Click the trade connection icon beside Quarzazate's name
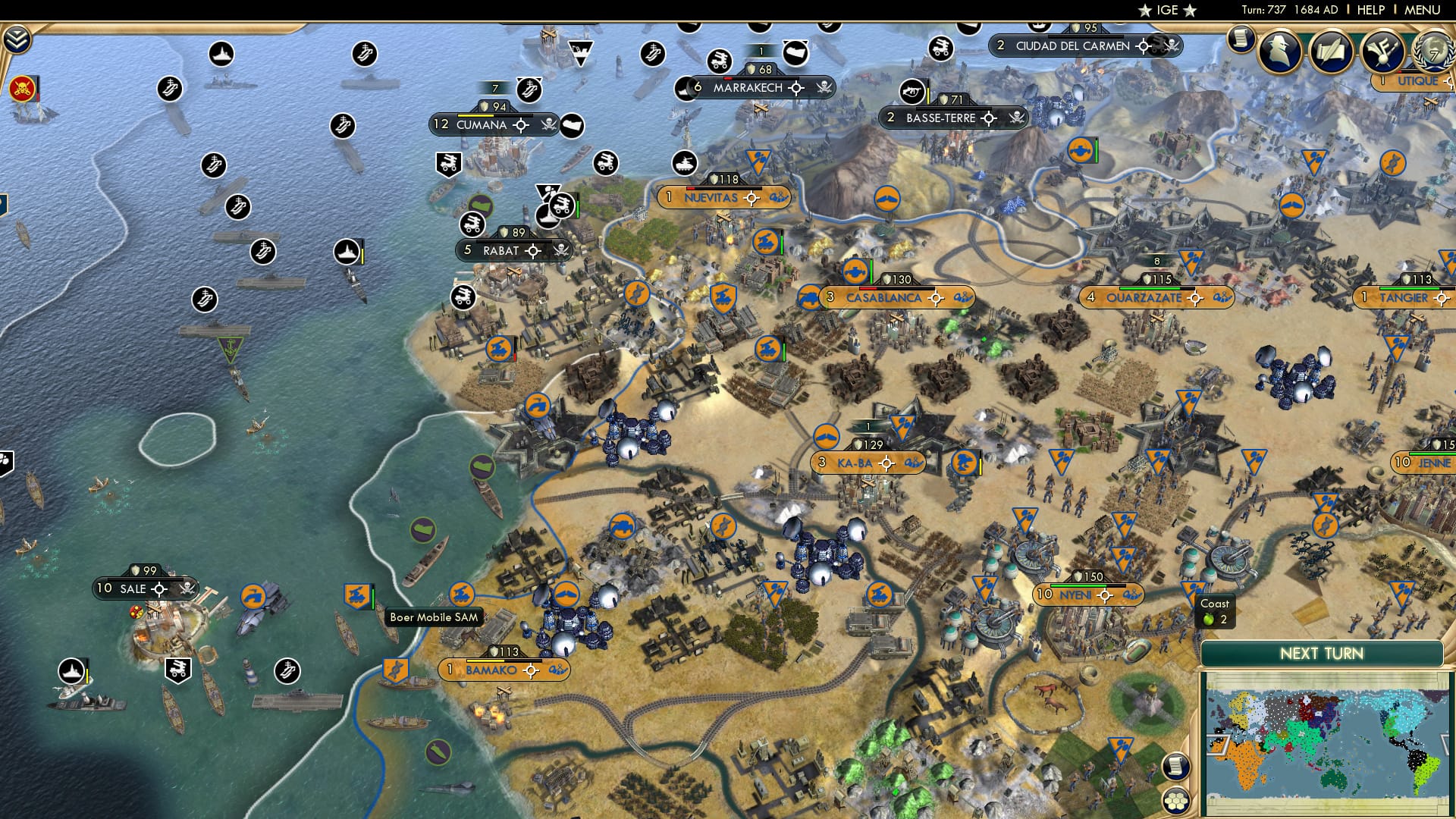 [1223, 298]
